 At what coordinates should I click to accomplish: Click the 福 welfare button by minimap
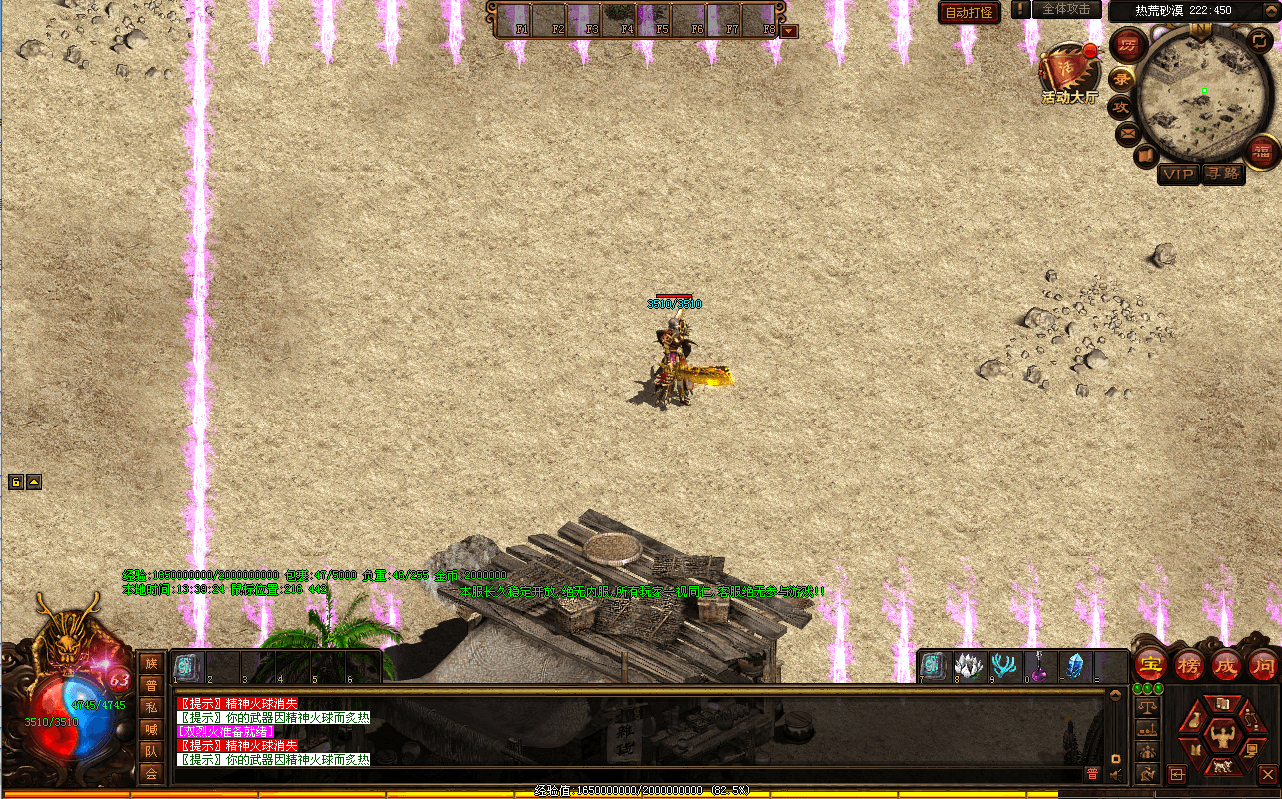pos(1262,152)
